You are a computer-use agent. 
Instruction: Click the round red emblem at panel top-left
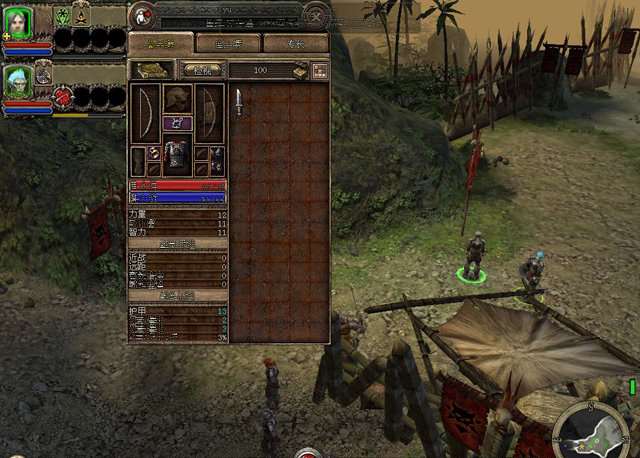(x=143, y=14)
